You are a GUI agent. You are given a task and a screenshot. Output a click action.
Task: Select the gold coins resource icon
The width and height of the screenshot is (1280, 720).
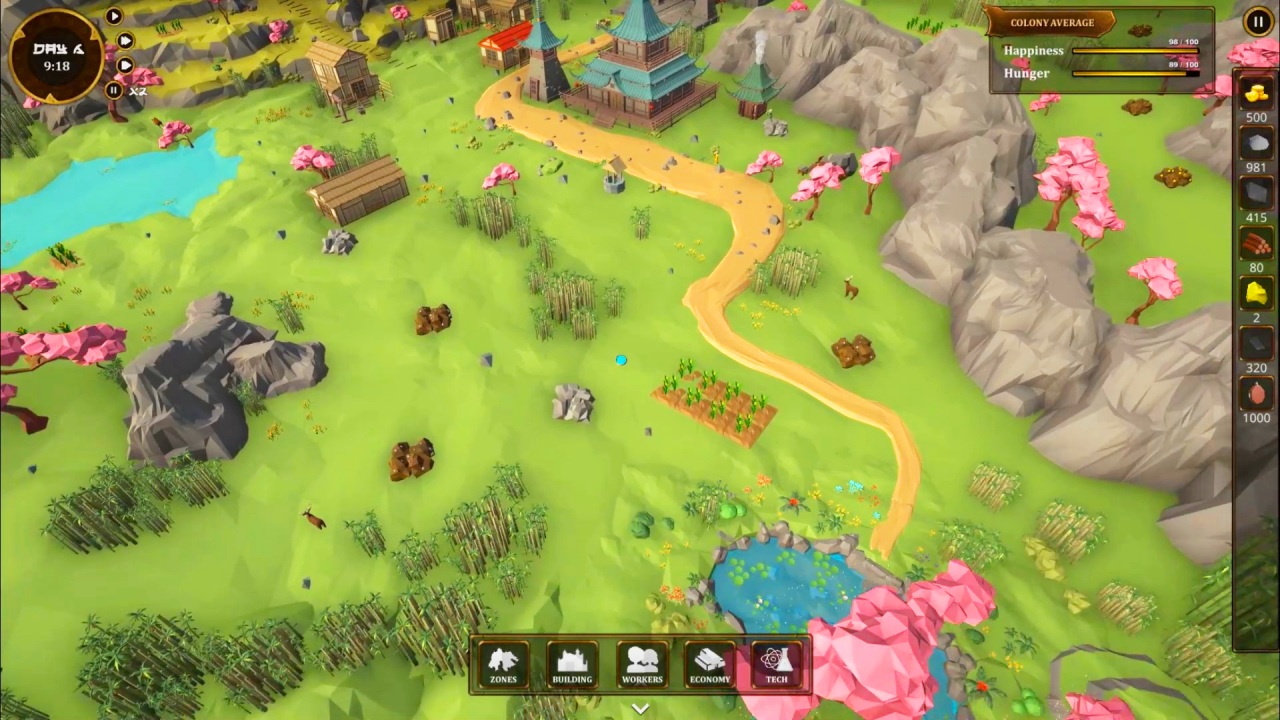(x=1256, y=94)
